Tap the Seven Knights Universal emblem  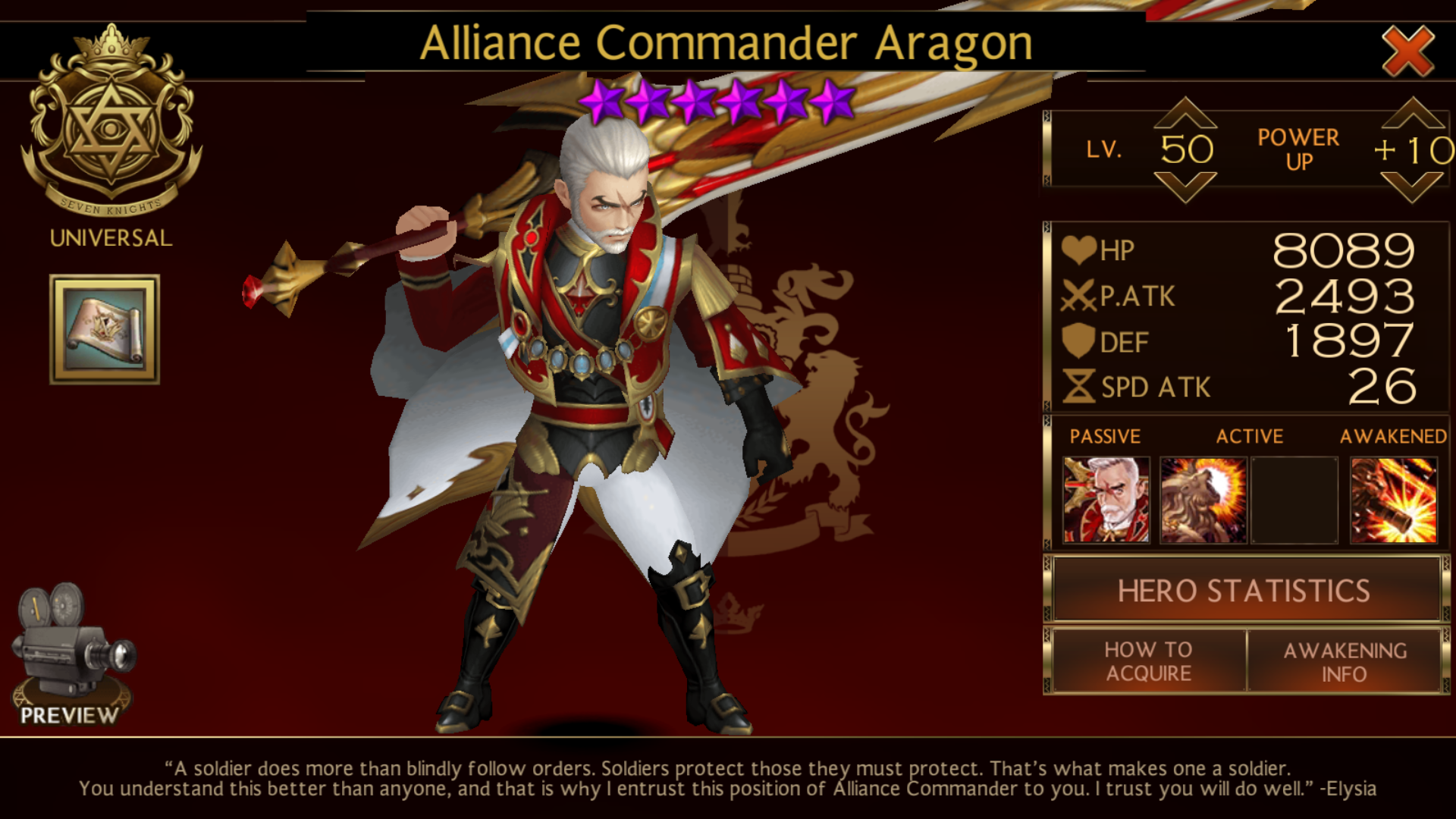pos(111,125)
